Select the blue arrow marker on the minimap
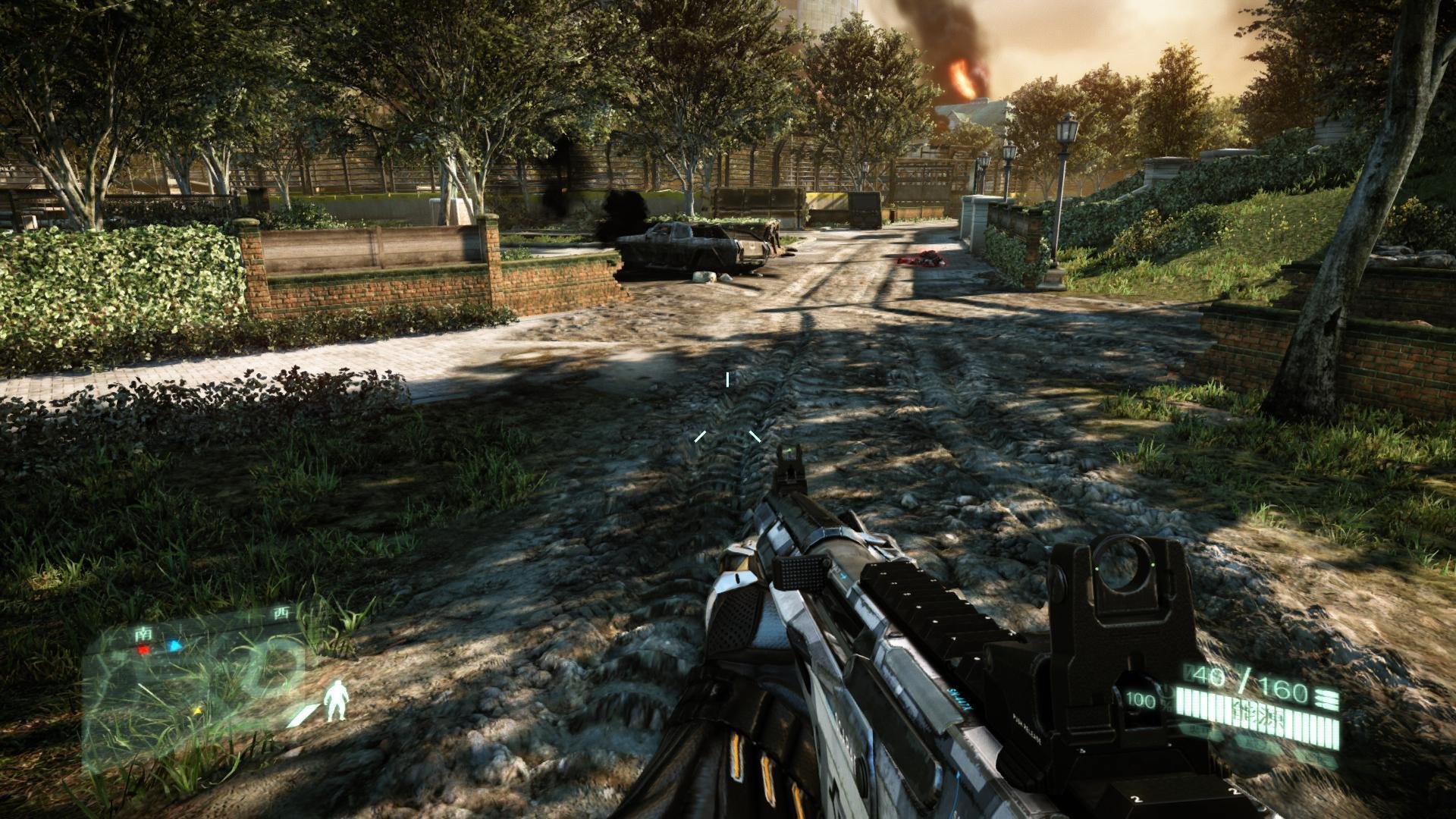 click(x=175, y=646)
